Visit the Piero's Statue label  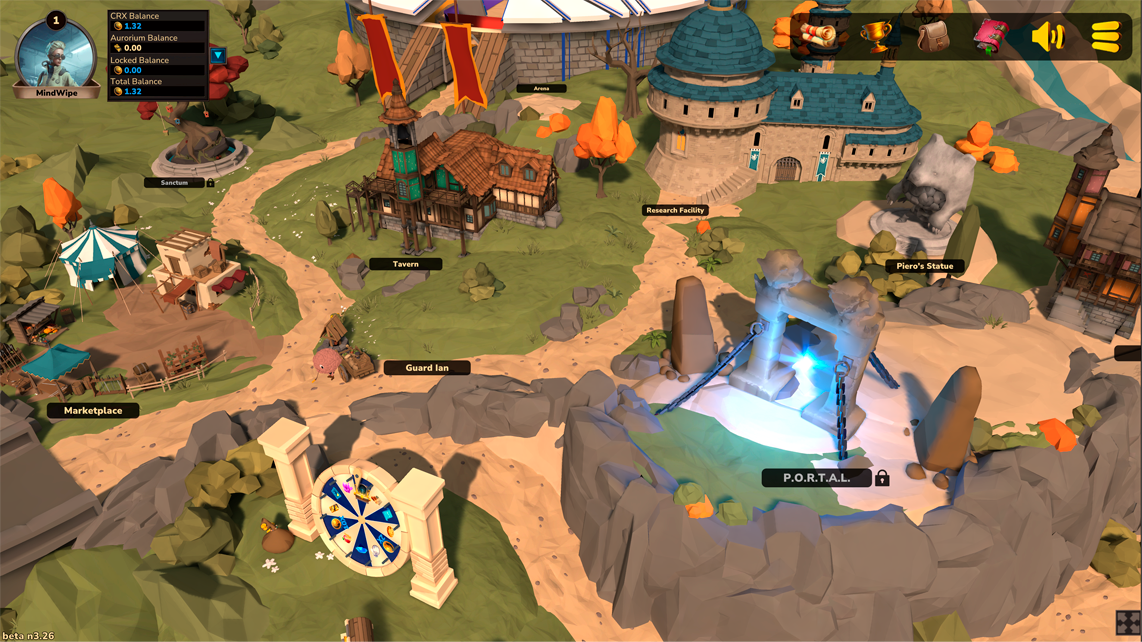click(925, 266)
